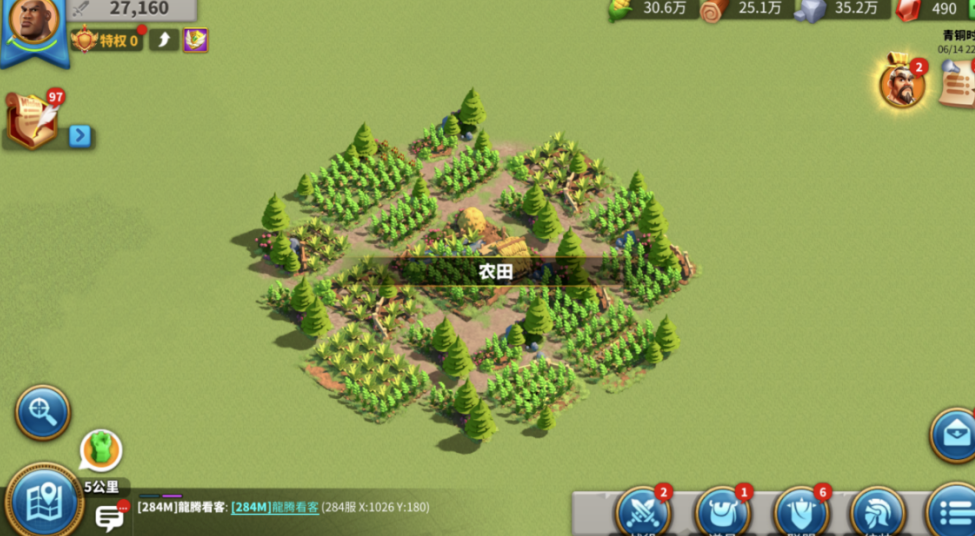This screenshot has width=975, height=536.
Task: Expand the quest tracker blue arrow
Action: [x=80, y=136]
